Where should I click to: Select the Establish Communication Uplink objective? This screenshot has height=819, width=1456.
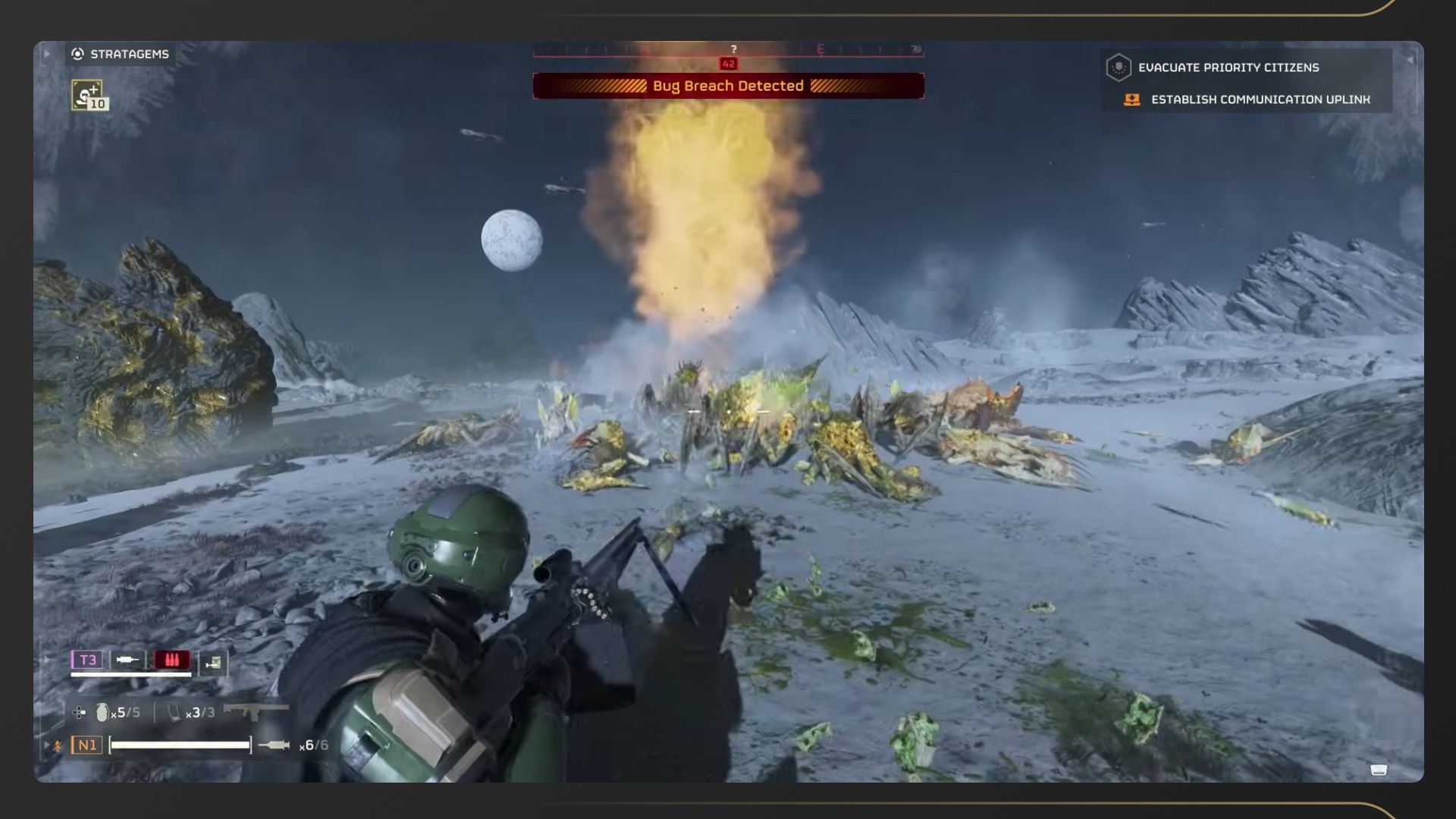tap(1260, 99)
